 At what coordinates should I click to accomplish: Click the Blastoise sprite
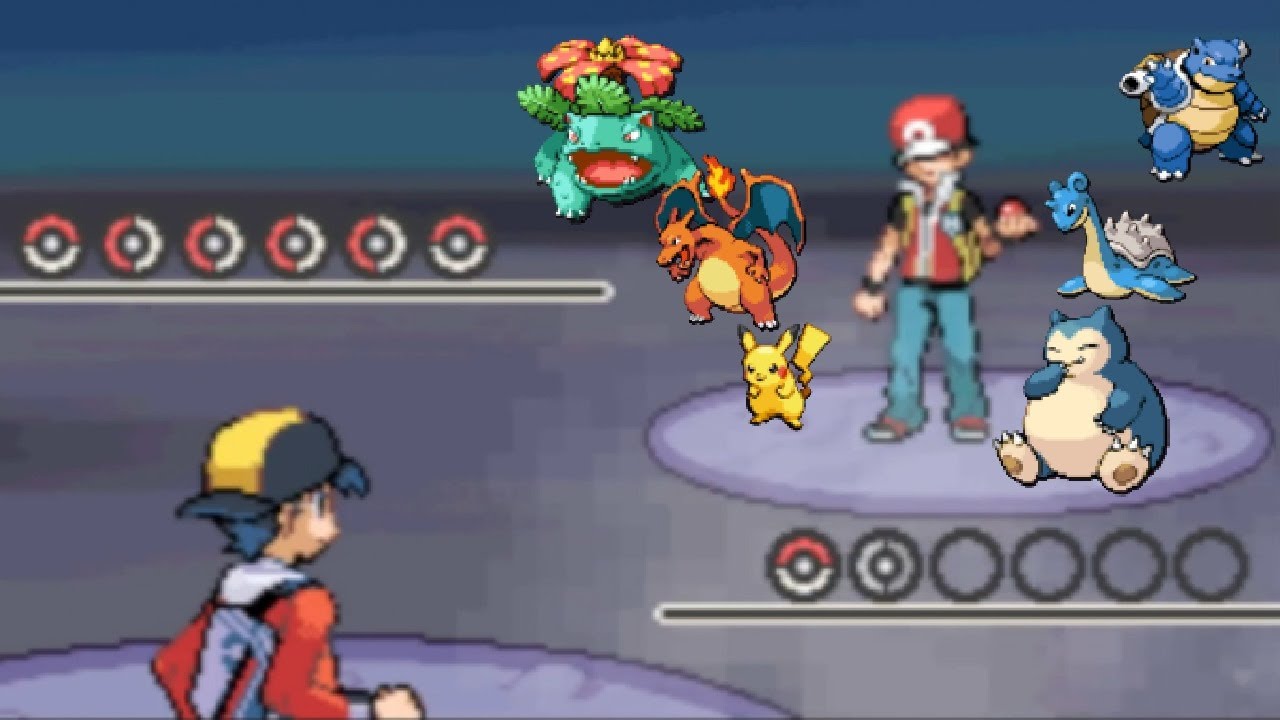[x=1195, y=110]
